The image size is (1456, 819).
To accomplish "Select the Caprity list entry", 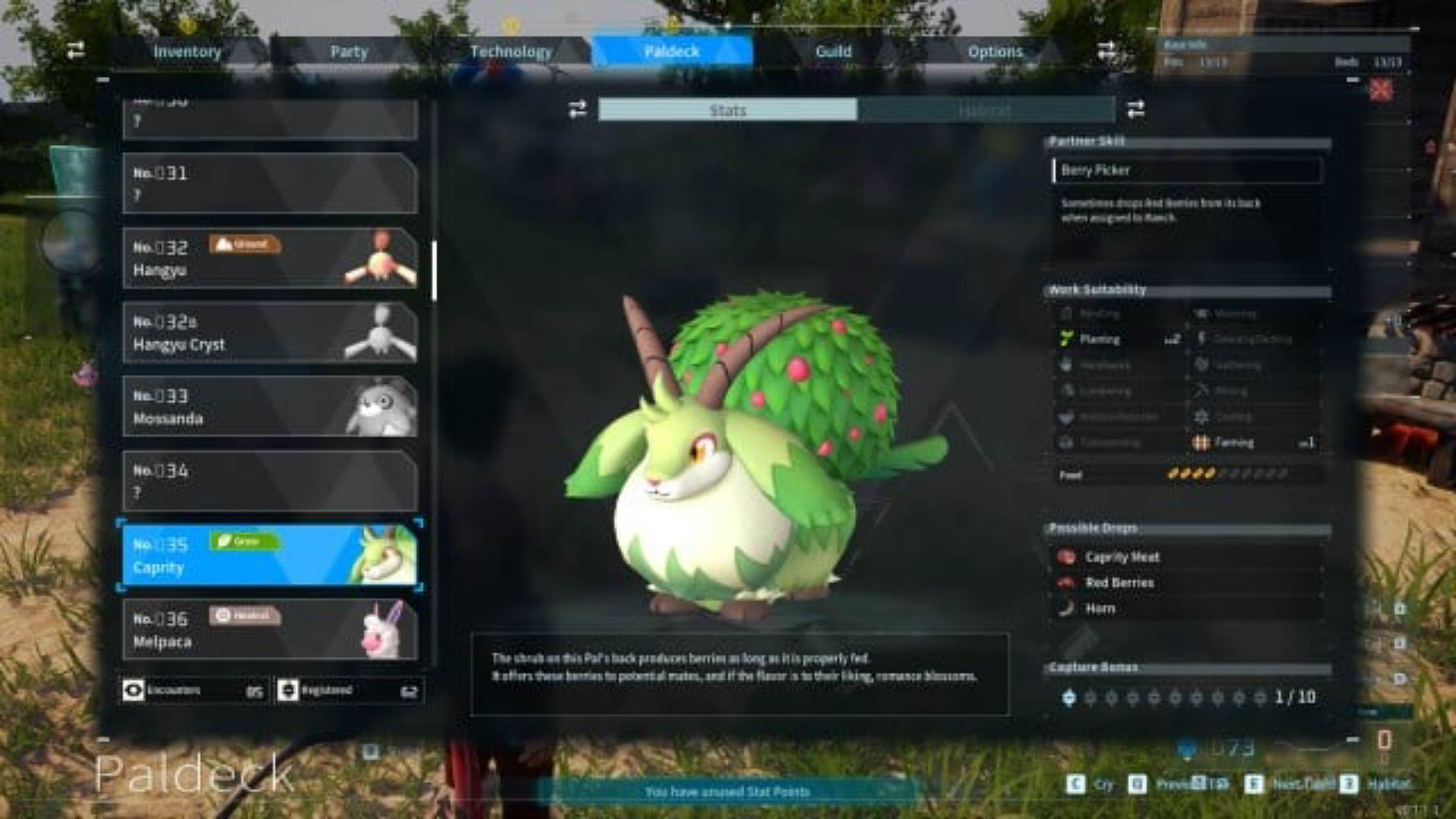I will (270, 556).
